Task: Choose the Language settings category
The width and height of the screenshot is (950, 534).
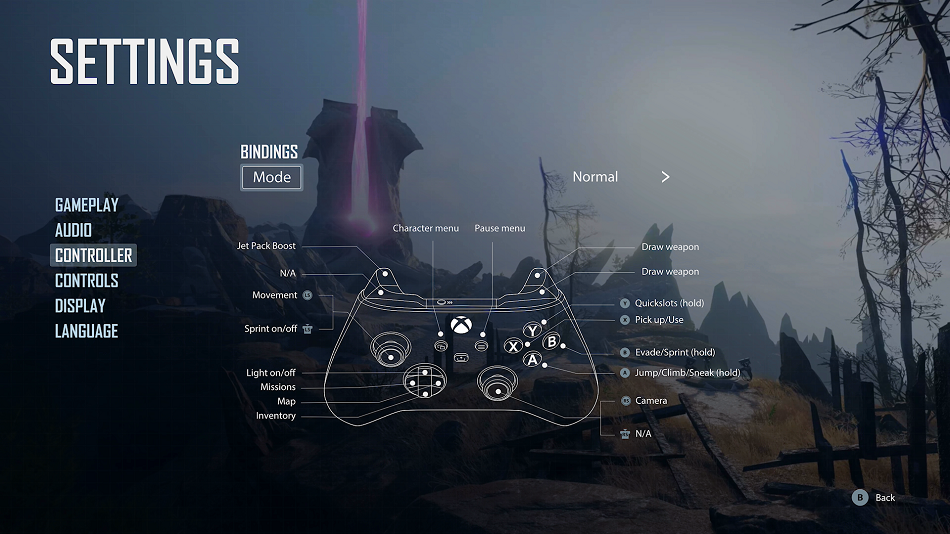Action: tap(86, 330)
